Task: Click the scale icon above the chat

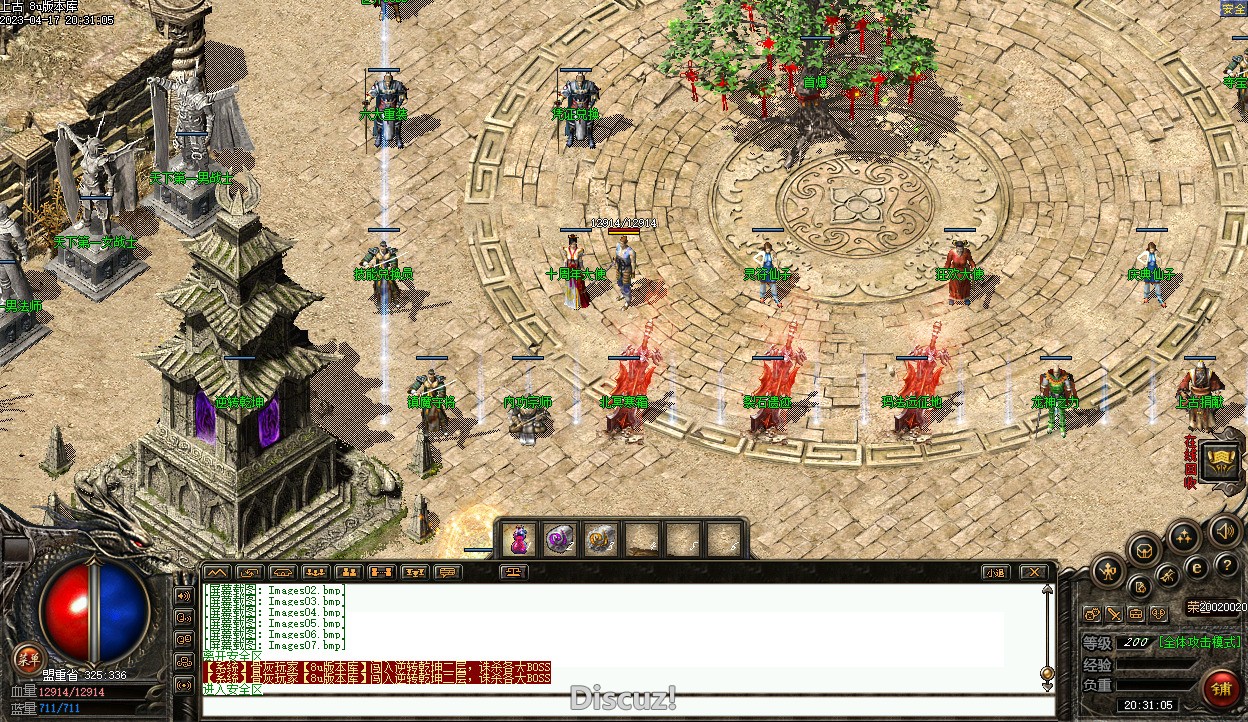Action: pos(514,573)
